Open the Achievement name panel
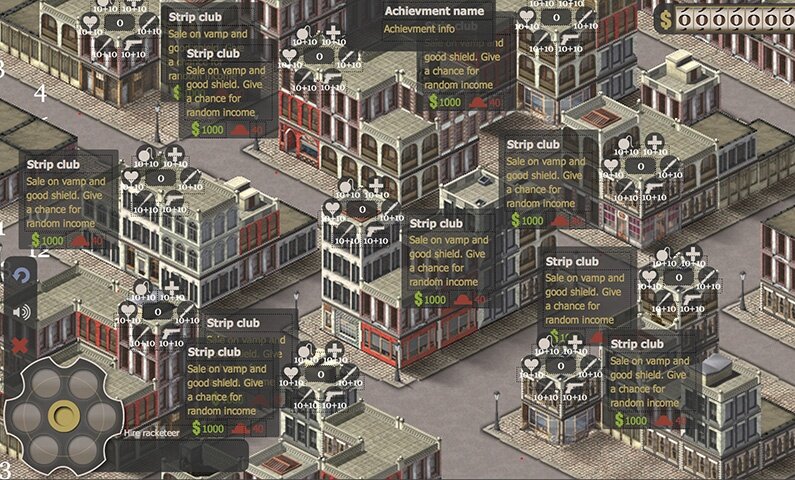The width and height of the screenshot is (795, 480). pyautogui.click(x=434, y=20)
